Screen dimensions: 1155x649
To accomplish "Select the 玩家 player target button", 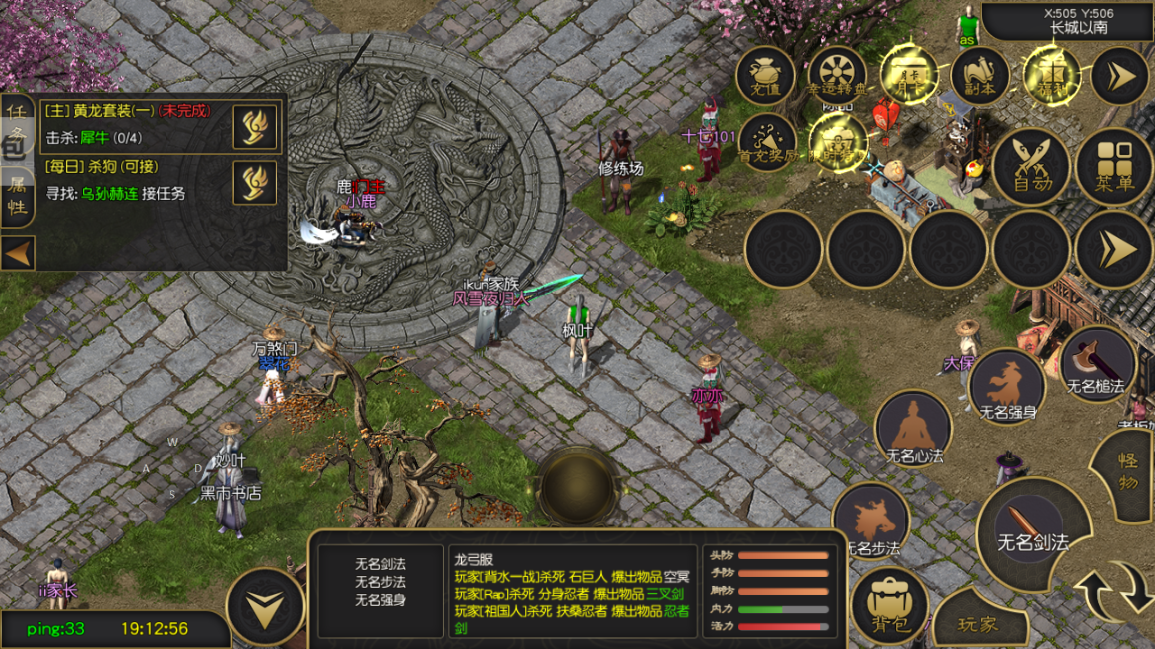I will tap(979, 625).
